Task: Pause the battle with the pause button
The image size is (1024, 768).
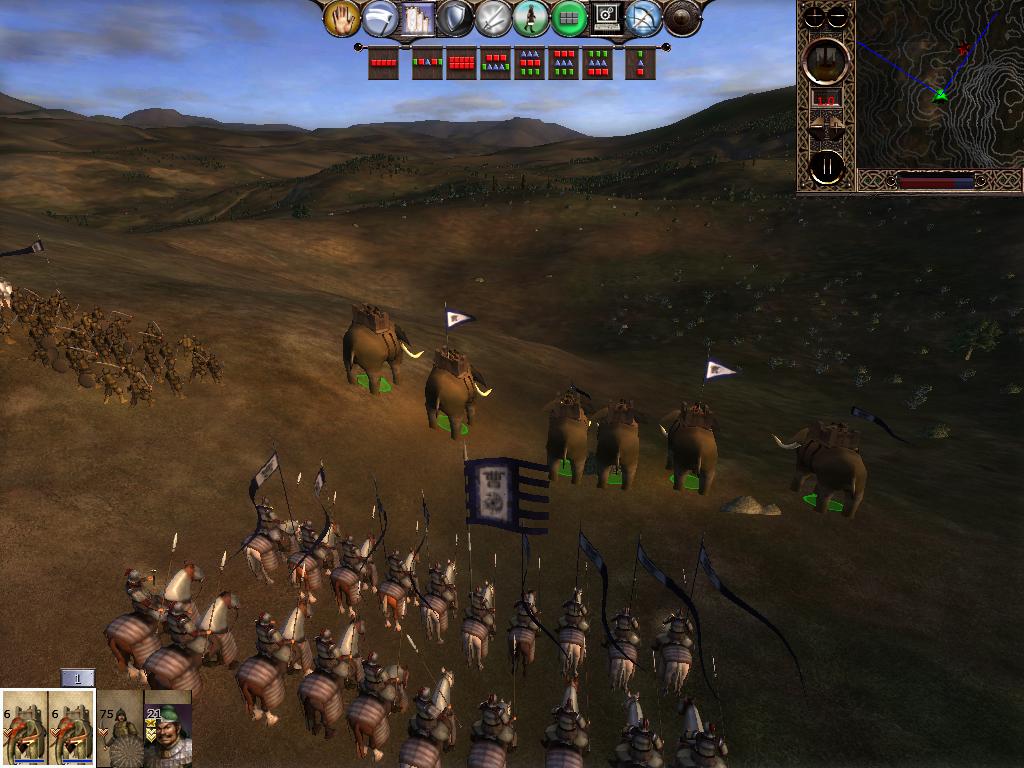Action: point(827,167)
